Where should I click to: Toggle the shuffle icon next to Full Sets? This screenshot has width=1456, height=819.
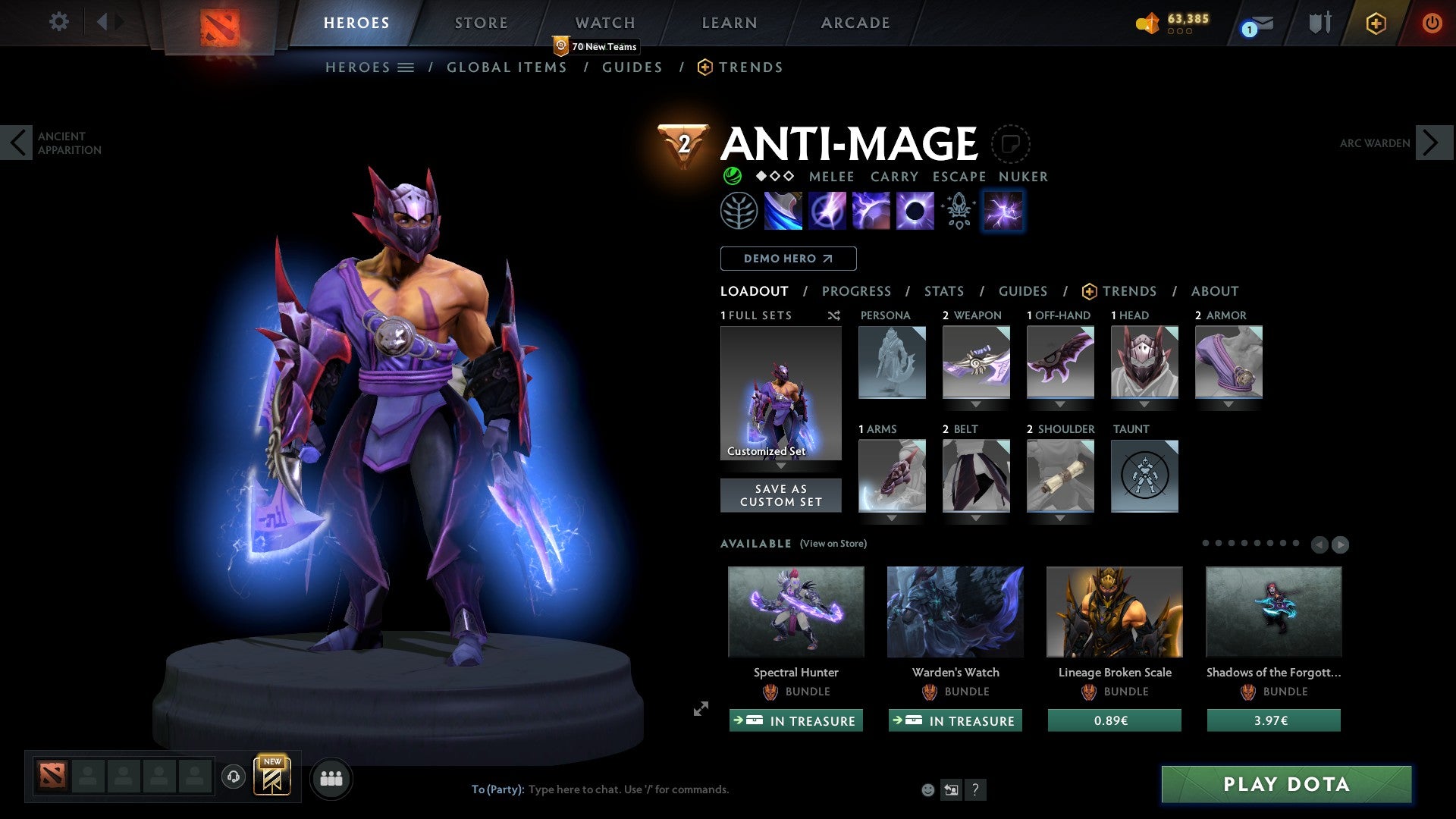pyautogui.click(x=833, y=315)
